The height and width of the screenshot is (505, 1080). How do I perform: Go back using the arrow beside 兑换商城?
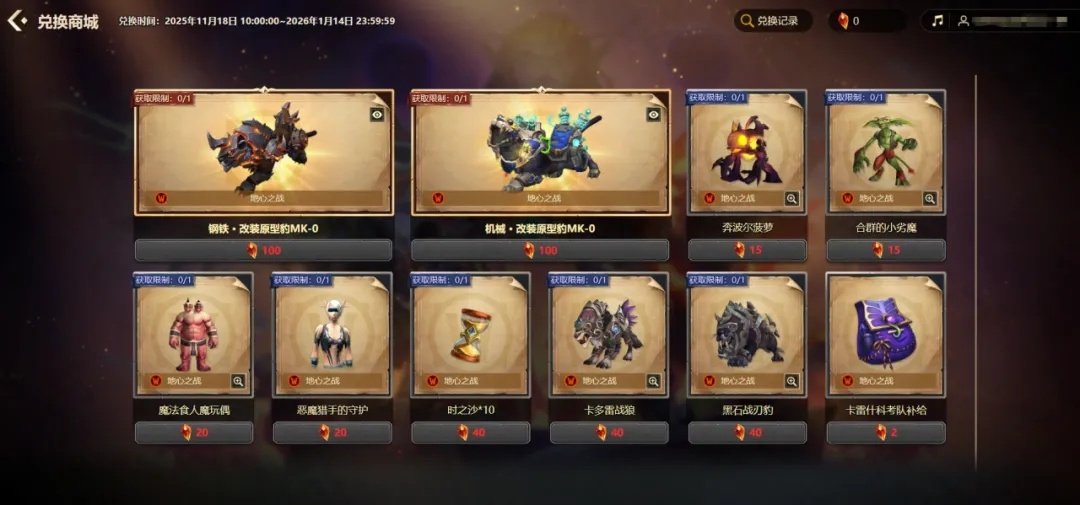pos(17,20)
